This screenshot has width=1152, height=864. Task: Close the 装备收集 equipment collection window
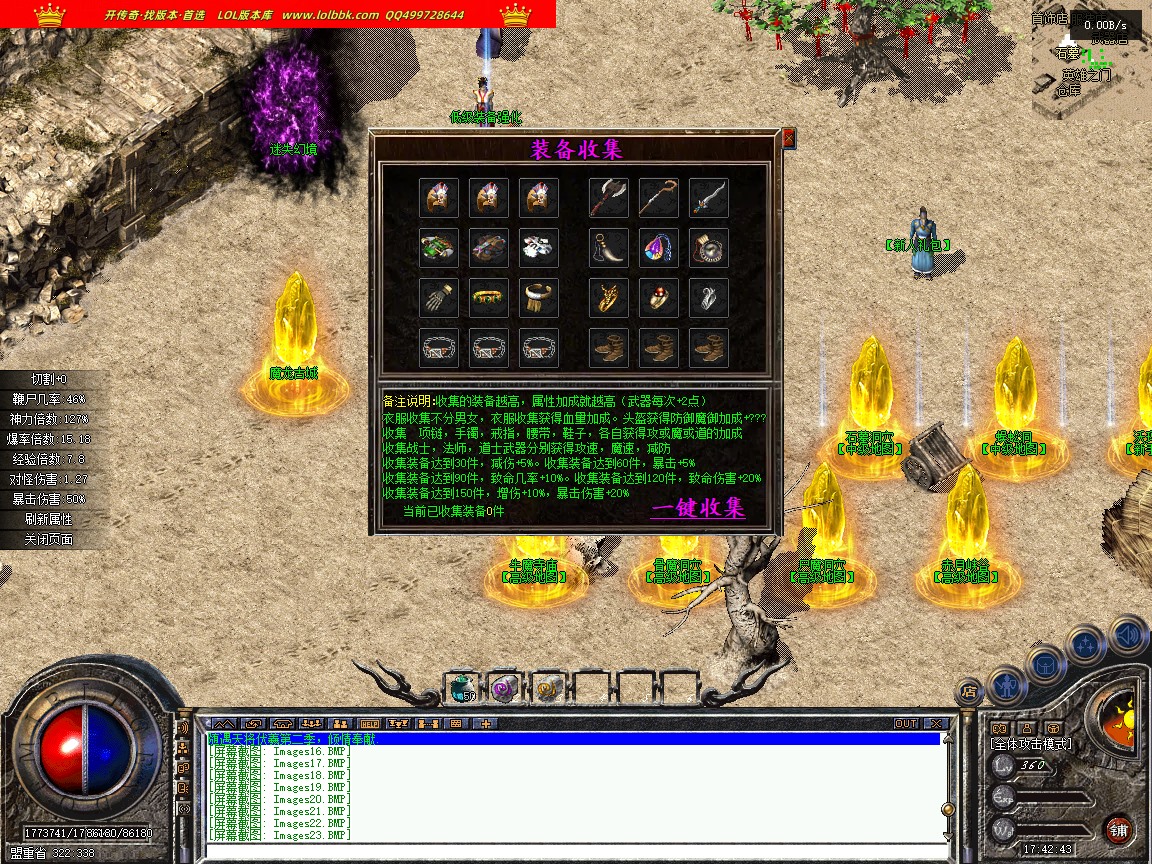(x=788, y=138)
